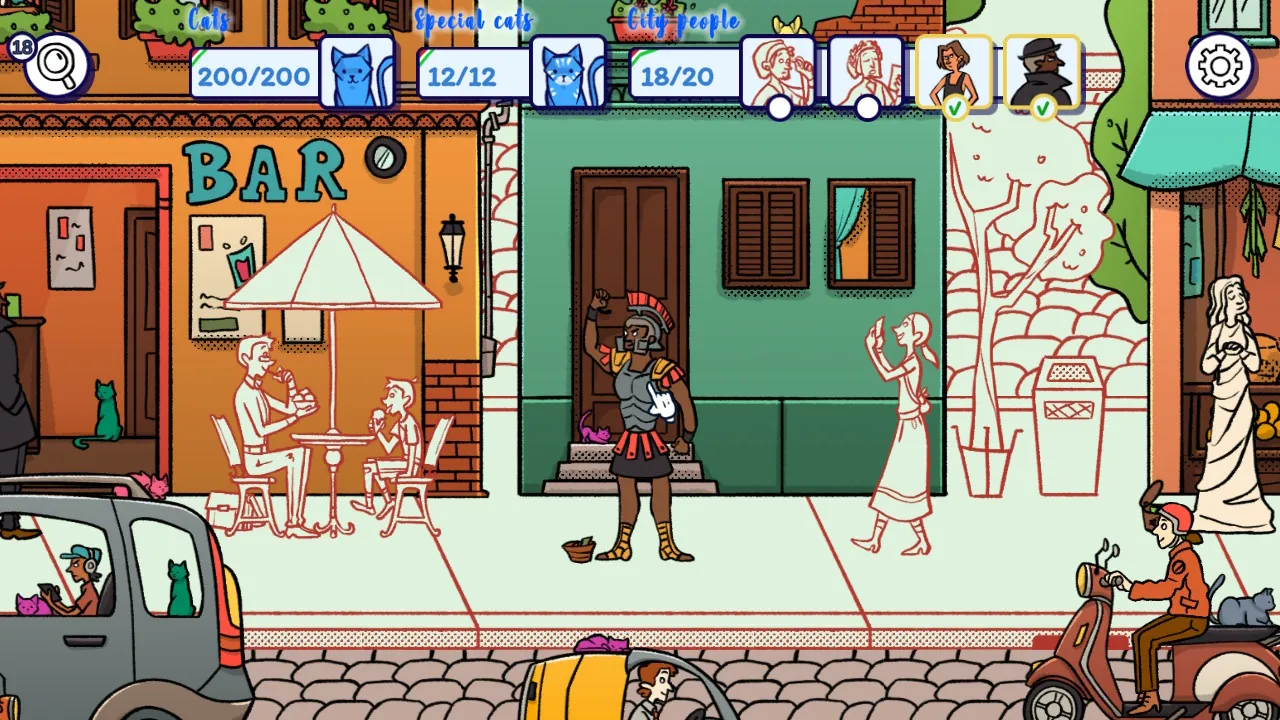Image resolution: width=1280 pixels, height=720 pixels.
Task: Select the found man in black hat portrait
Action: 1042,71
